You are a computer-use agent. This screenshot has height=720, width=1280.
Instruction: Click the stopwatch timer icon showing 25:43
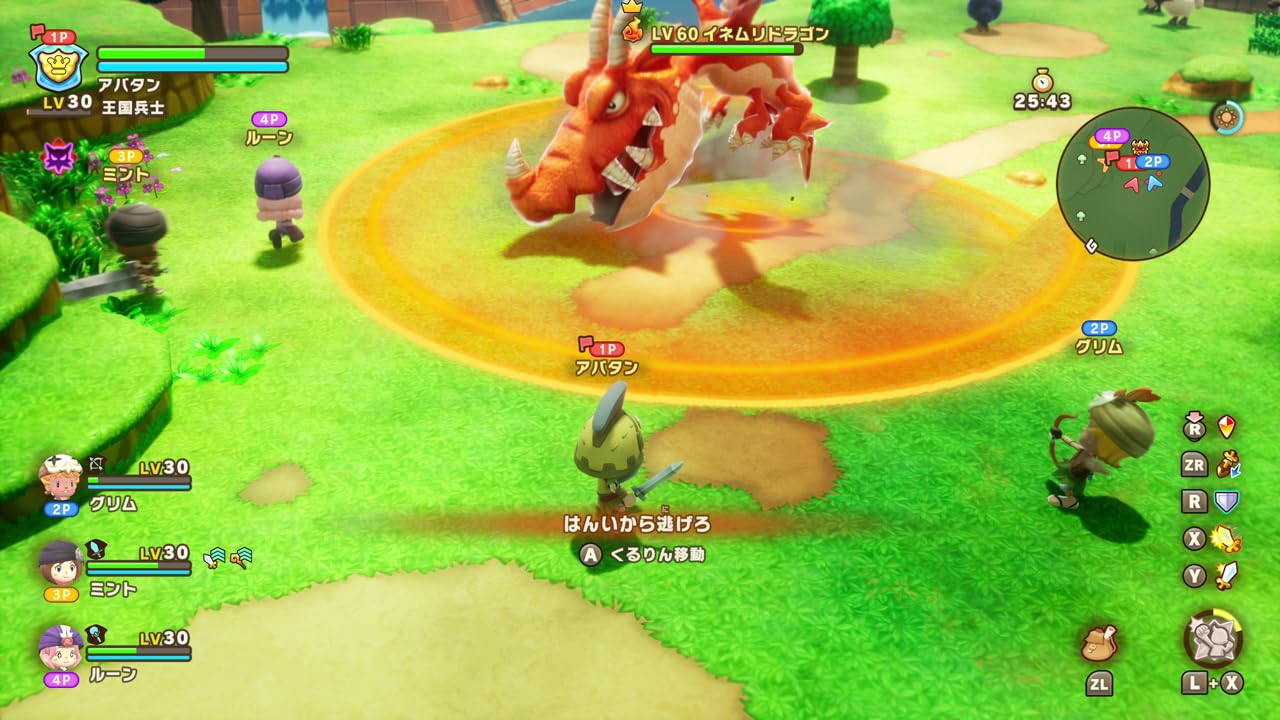(1043, 90)
